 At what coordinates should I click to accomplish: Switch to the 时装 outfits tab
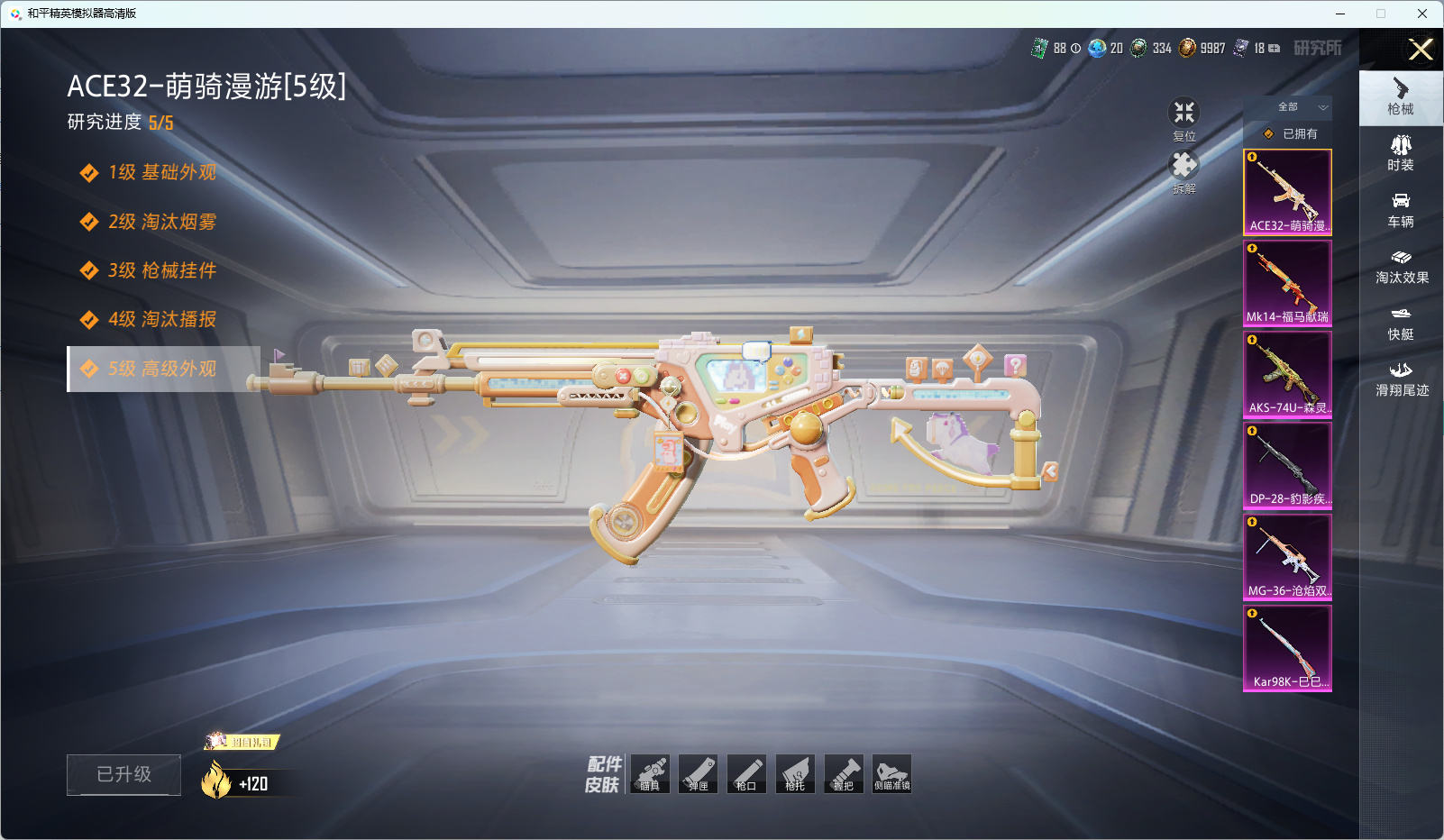pyautogui.click(x=1401, y=153)
